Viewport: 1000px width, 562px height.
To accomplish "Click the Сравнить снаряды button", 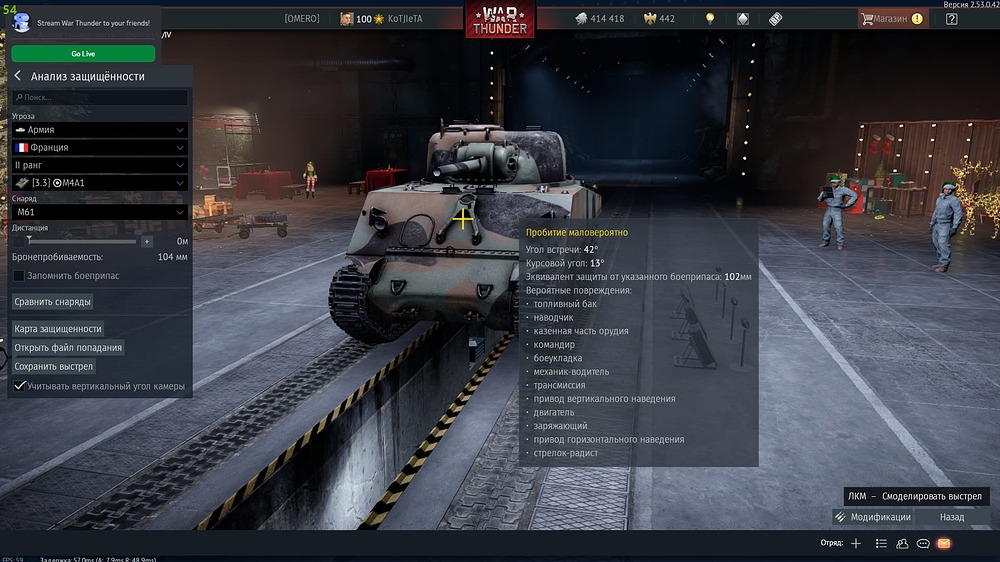I will point(53,301).
